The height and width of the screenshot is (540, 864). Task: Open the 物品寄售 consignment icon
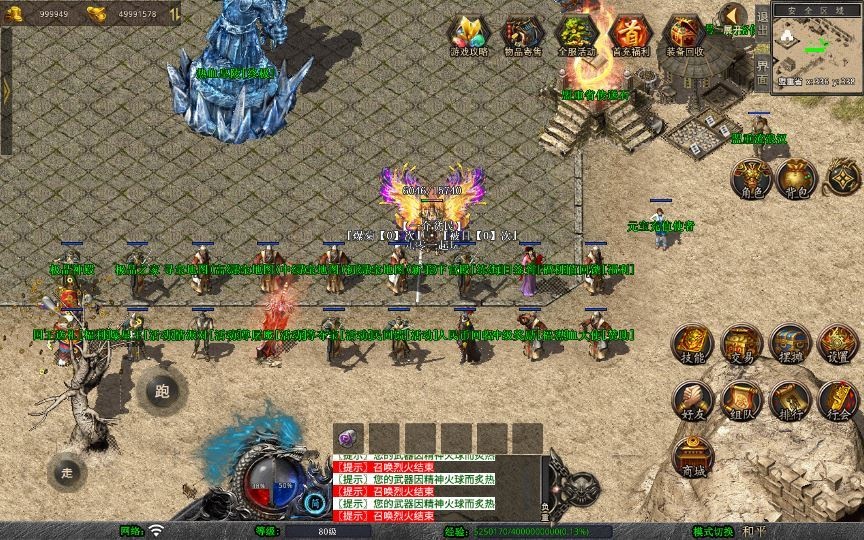[521, 33]
